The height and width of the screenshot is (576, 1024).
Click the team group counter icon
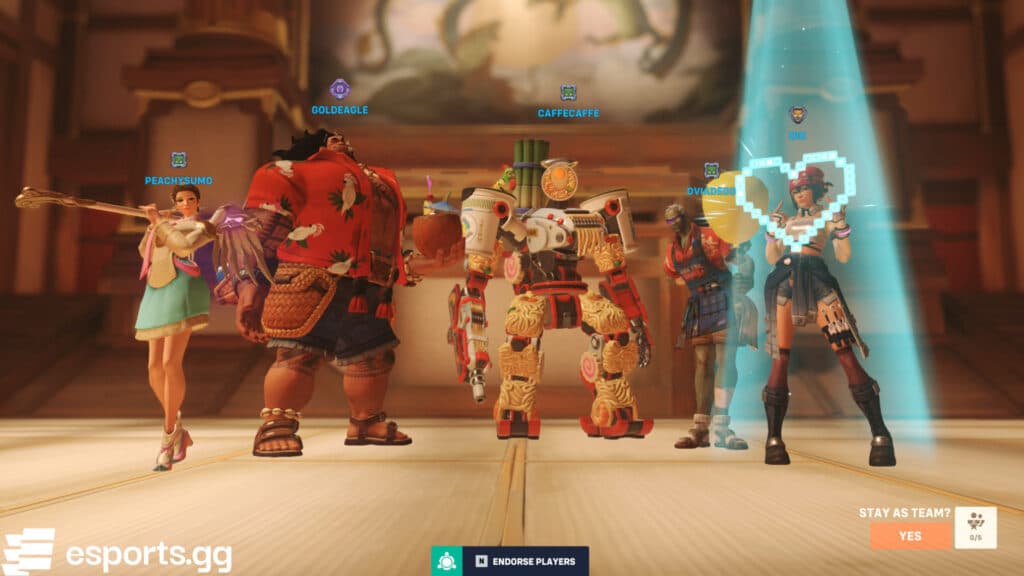(975, 527)
